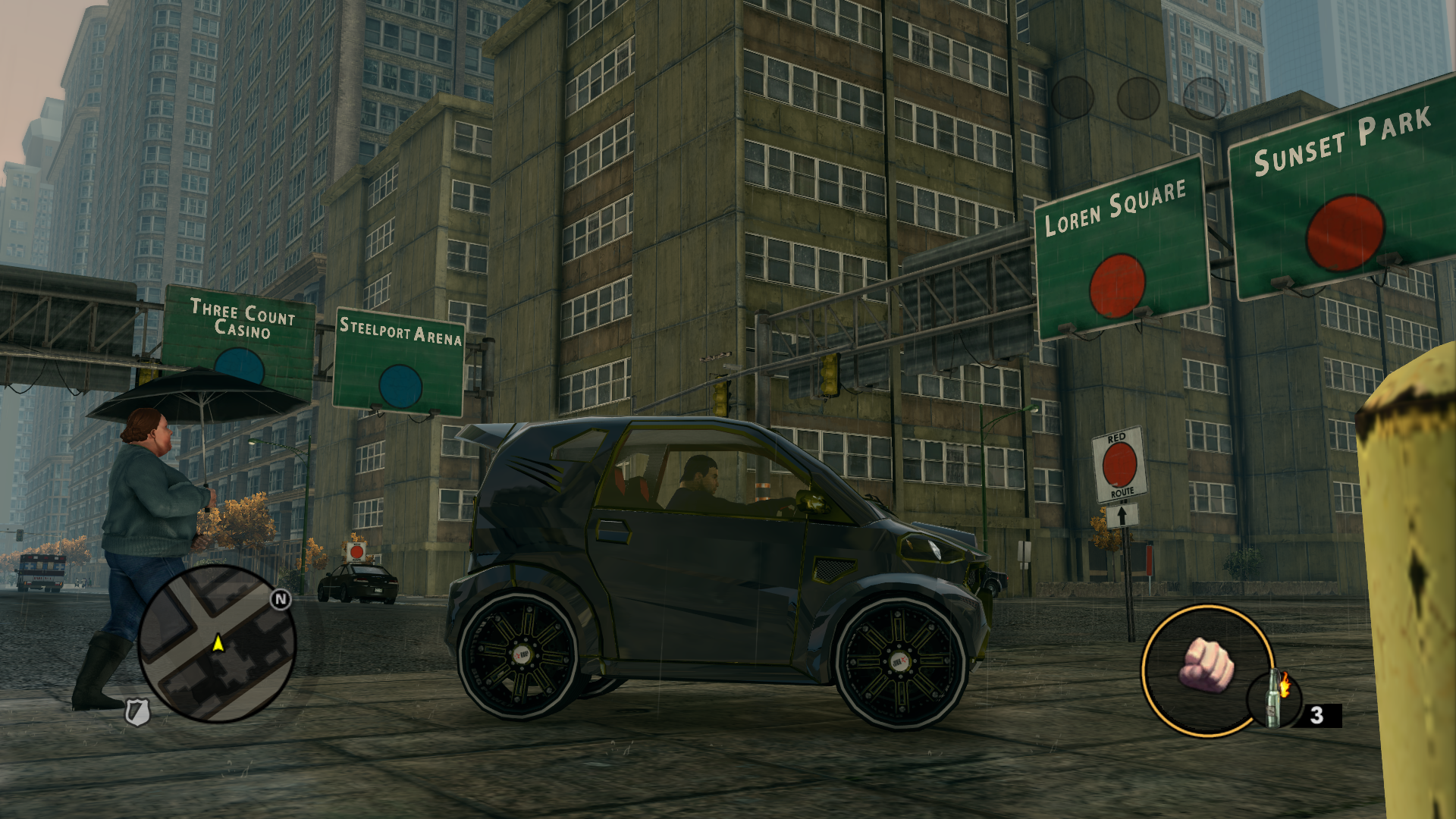This screenshot has width=1456, height=819.
Task: Select the fist weapon icon
Action: pos(1206,665)
